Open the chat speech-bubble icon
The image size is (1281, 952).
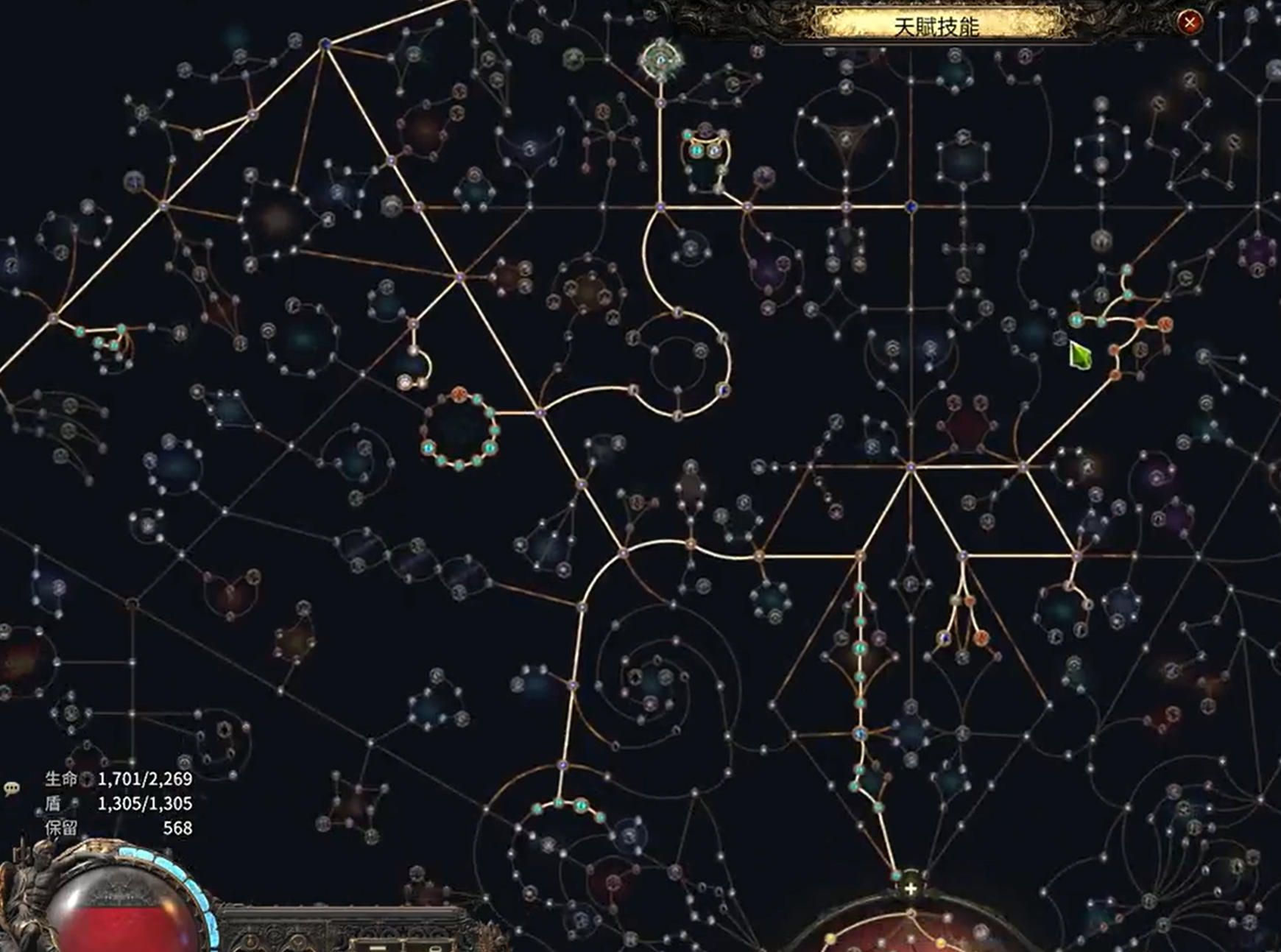11,789
